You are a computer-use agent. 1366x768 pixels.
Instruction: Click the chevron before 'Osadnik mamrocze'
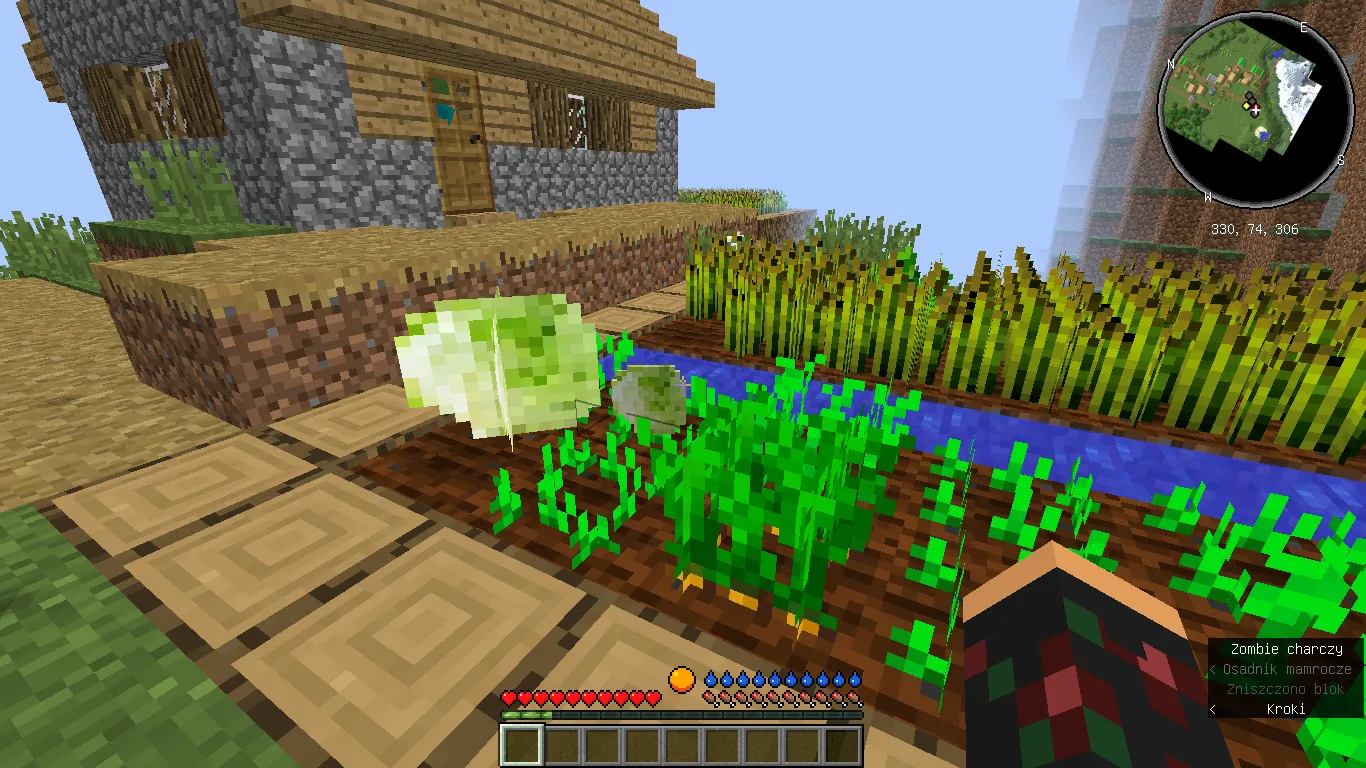(1212, 669)
